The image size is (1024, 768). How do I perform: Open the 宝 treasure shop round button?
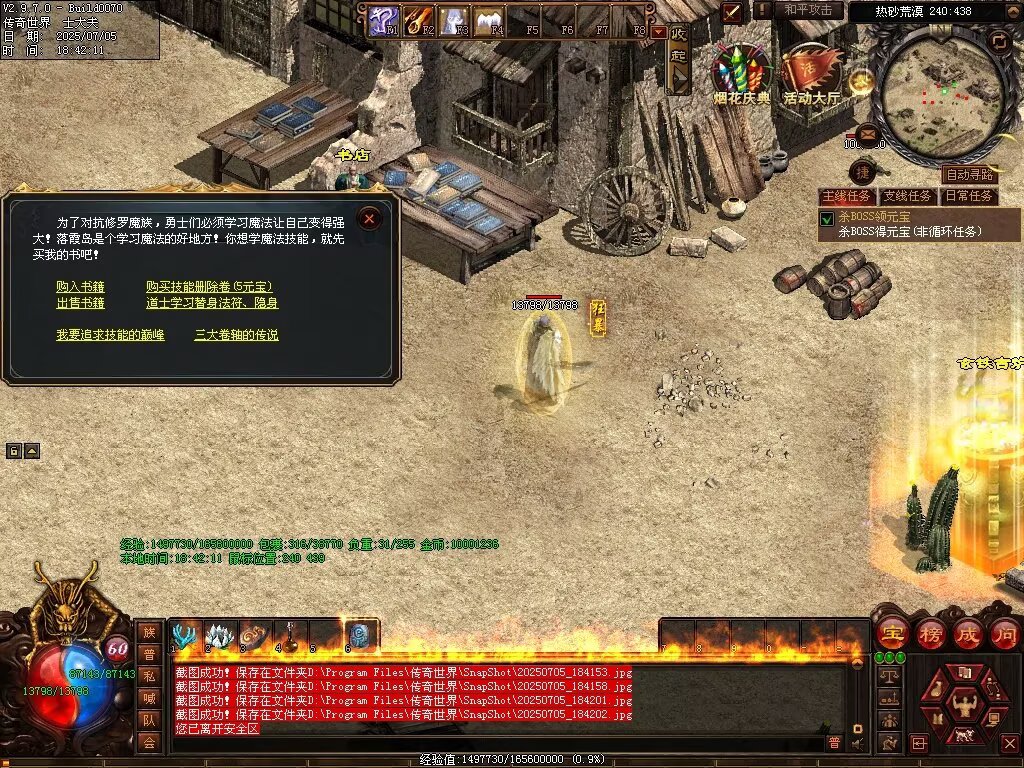pos(891,633)
